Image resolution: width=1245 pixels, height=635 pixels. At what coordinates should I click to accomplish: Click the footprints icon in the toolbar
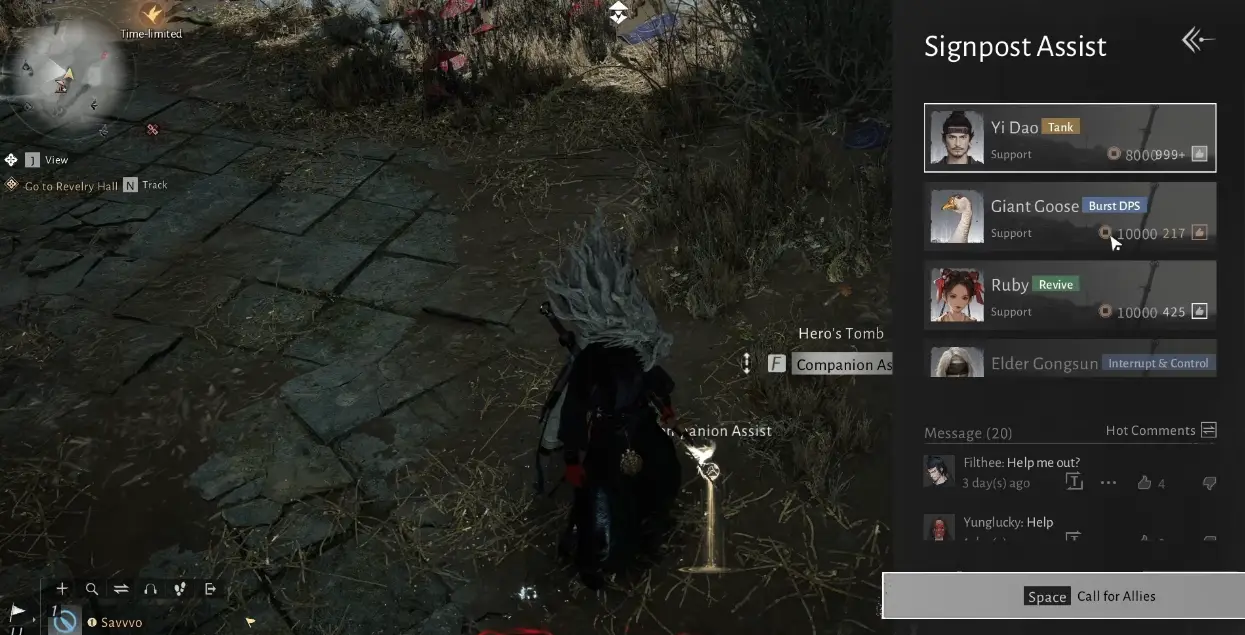[x=180, y=589]
